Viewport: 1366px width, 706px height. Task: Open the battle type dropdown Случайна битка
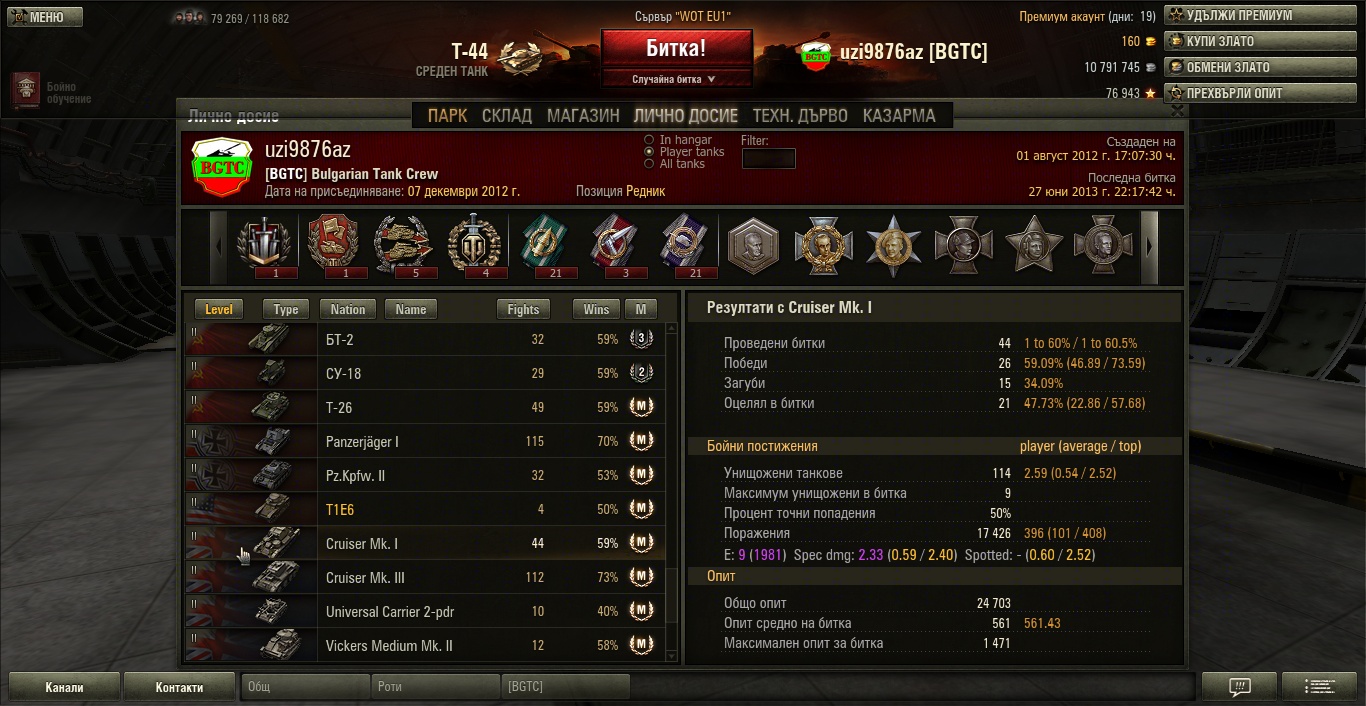pyautogui.click(x=676, y=79)
